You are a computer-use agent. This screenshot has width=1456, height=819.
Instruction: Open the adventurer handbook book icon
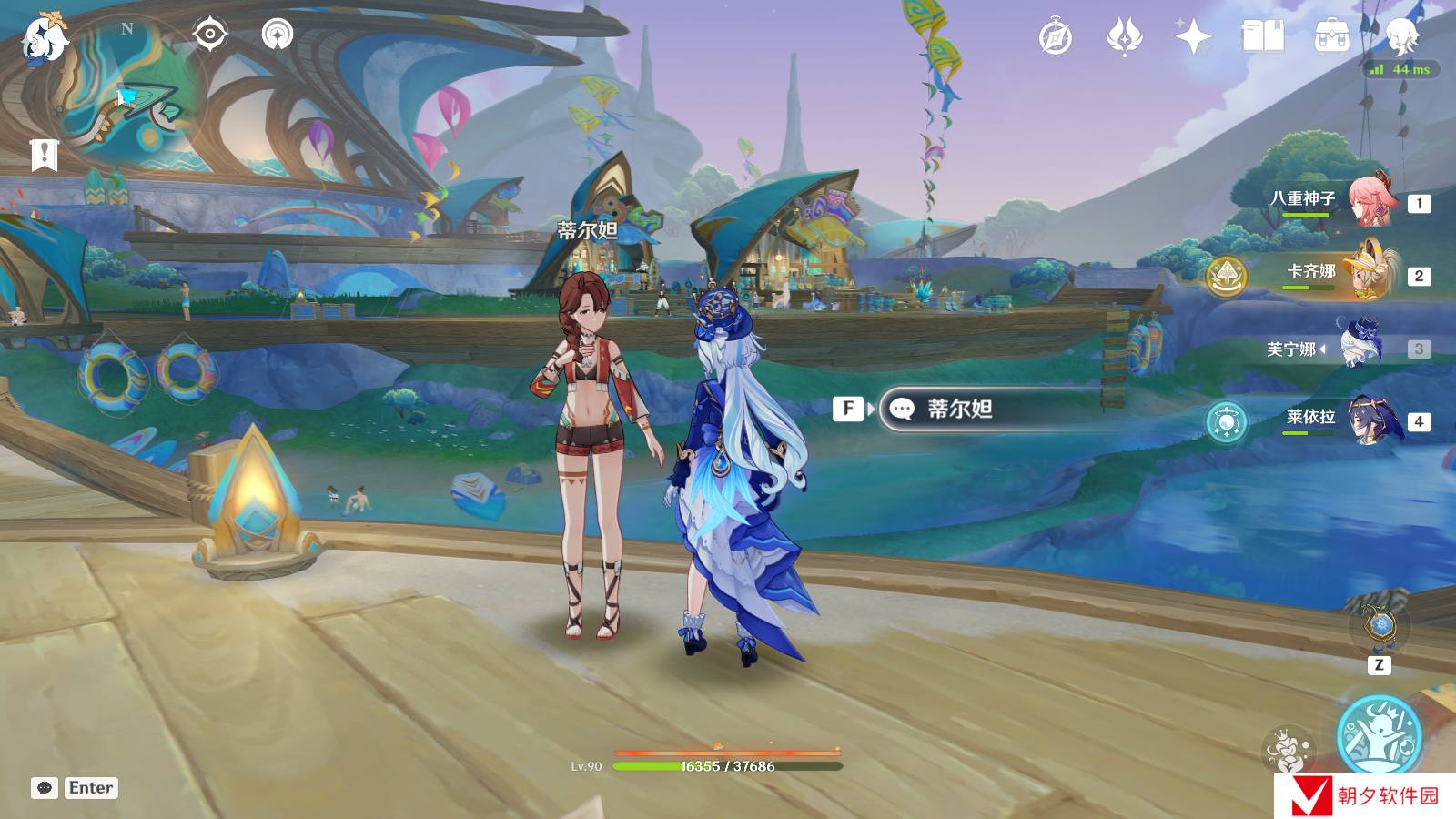coord(1262,37)
